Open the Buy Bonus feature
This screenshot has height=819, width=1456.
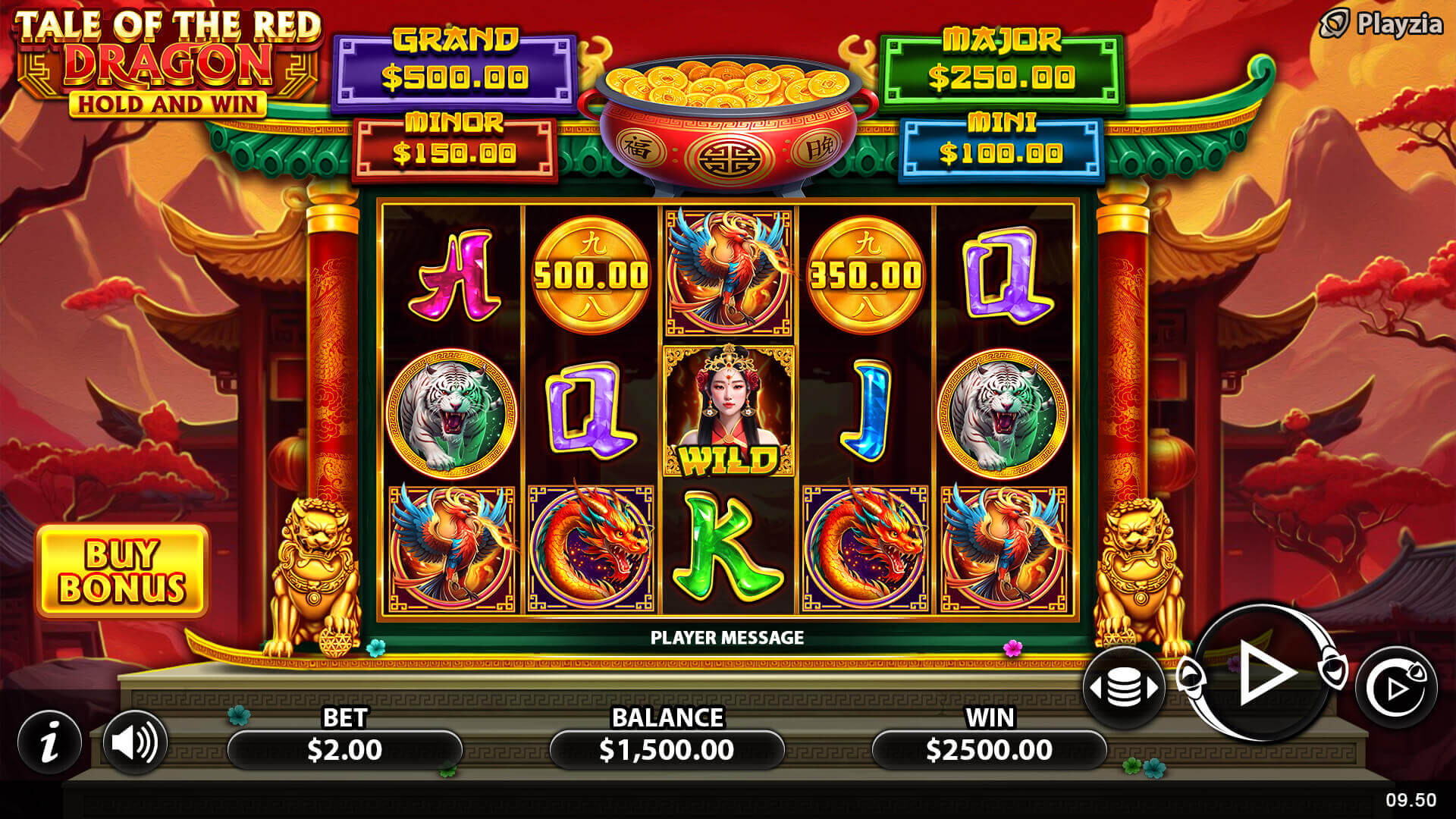(122, 571)
